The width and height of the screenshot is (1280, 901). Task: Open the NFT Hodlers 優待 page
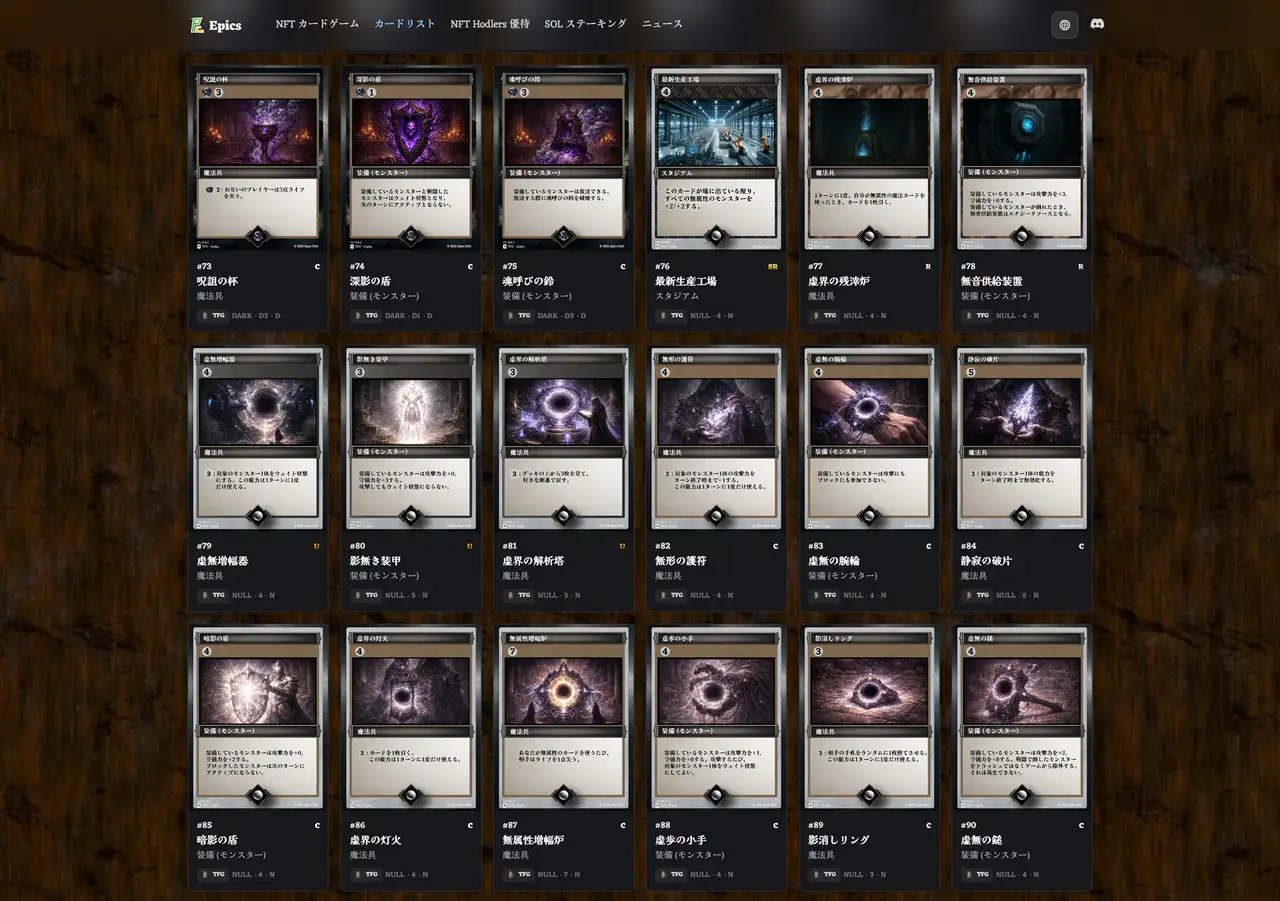(490, 22)
